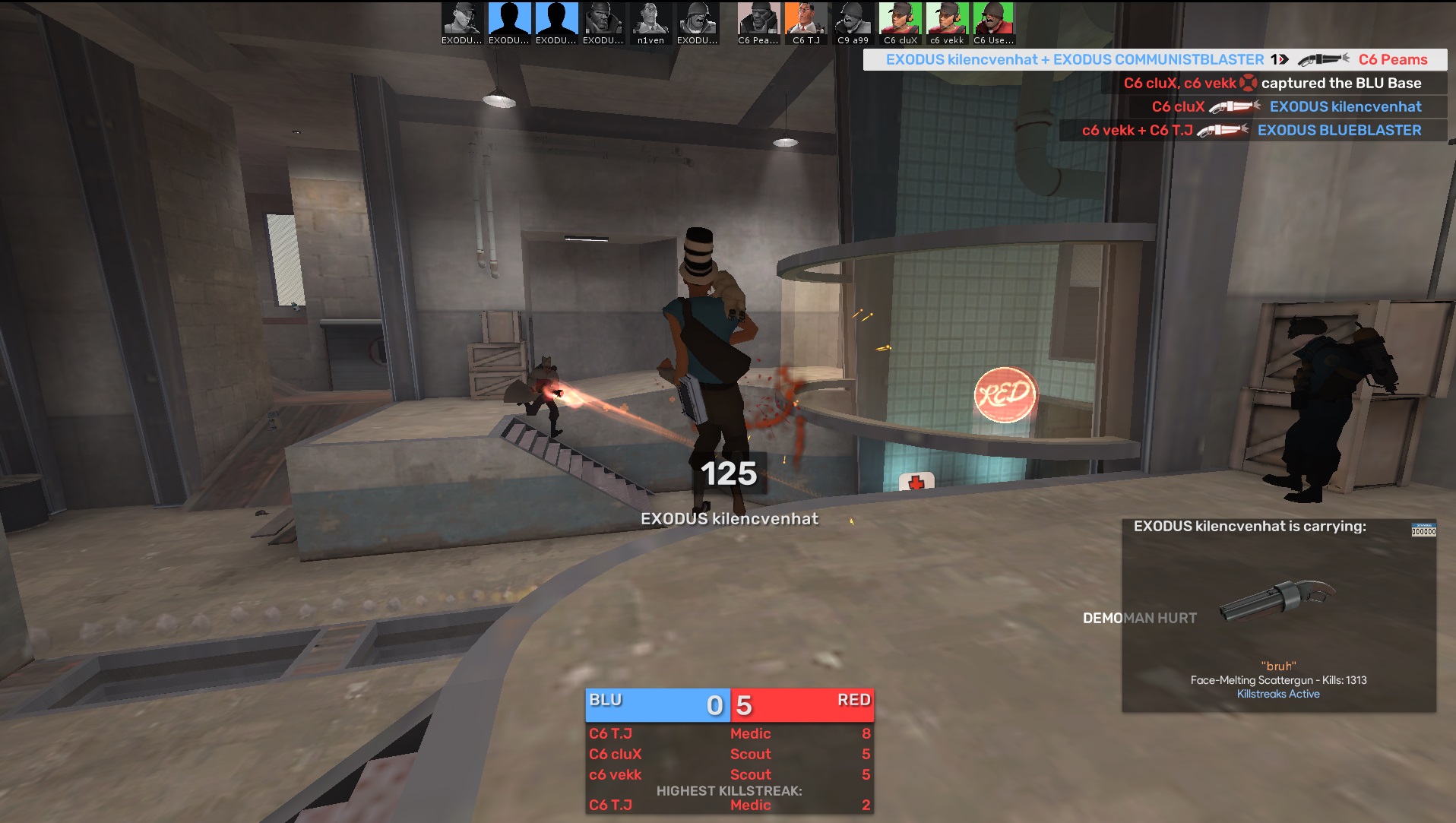Select the 'captured the BLU Base' feed entry

point(1271,83)
